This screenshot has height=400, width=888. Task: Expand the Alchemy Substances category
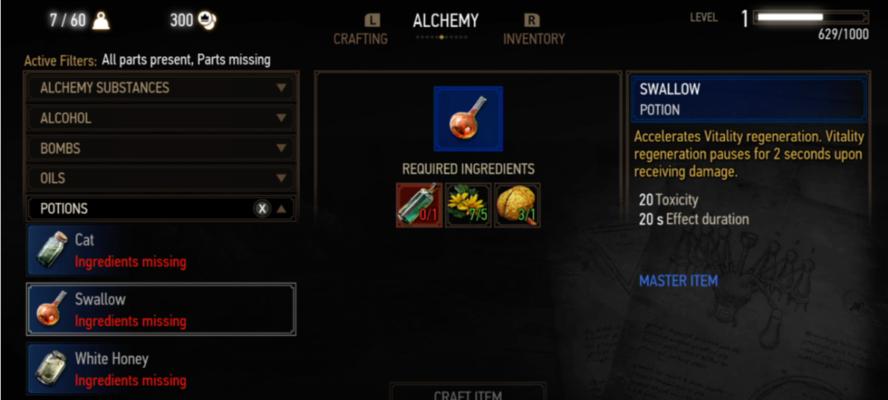coord(160,88)
